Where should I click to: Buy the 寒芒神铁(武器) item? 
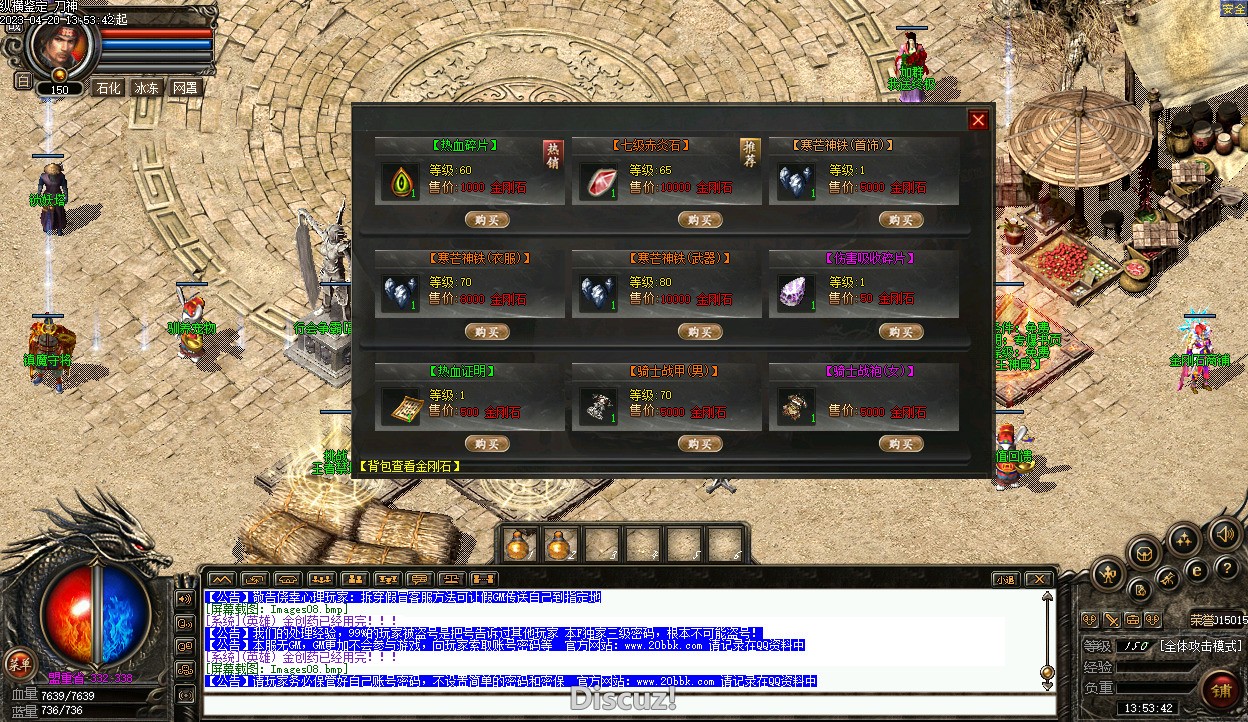[x=699, y=332]
